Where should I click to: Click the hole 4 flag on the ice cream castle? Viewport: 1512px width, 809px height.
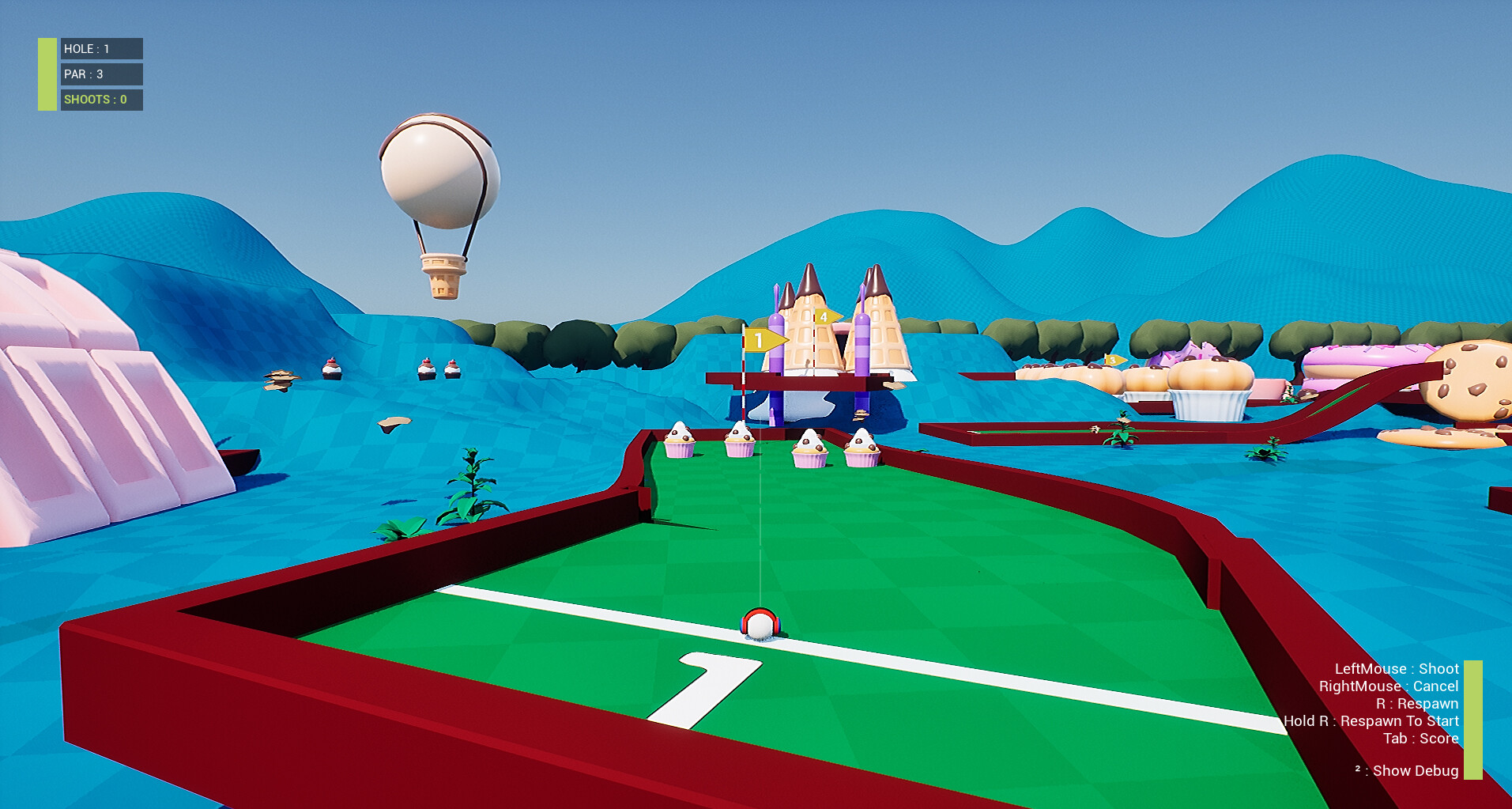pyautogui.click(x=824, y=316)
